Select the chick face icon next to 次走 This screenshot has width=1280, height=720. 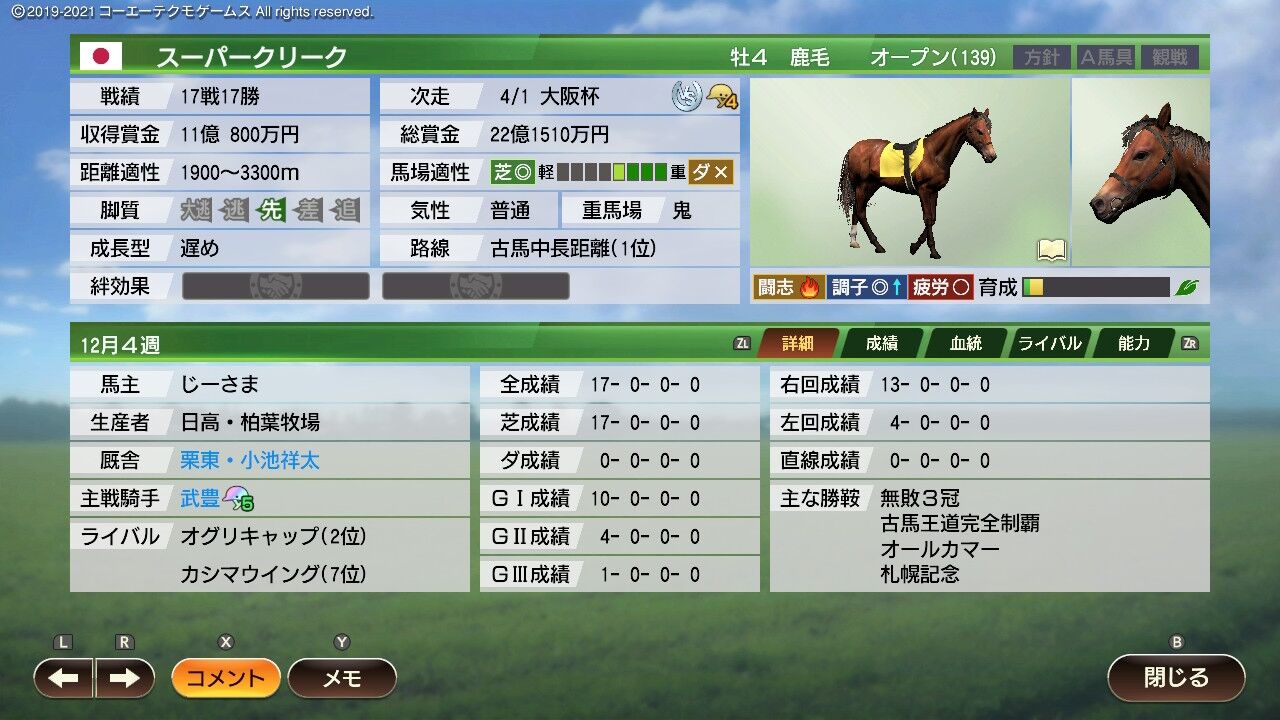pos(720,97)
